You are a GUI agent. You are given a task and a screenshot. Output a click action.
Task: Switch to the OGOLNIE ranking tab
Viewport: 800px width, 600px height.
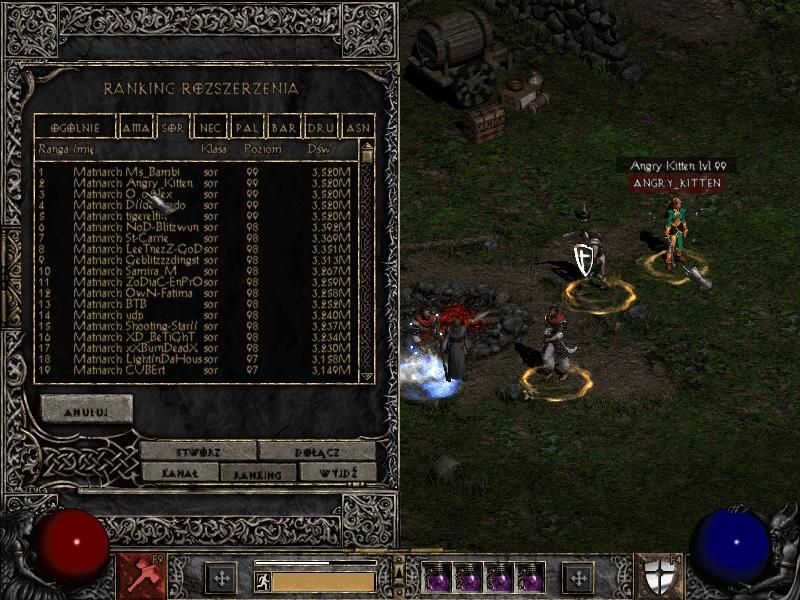point(73,128)
